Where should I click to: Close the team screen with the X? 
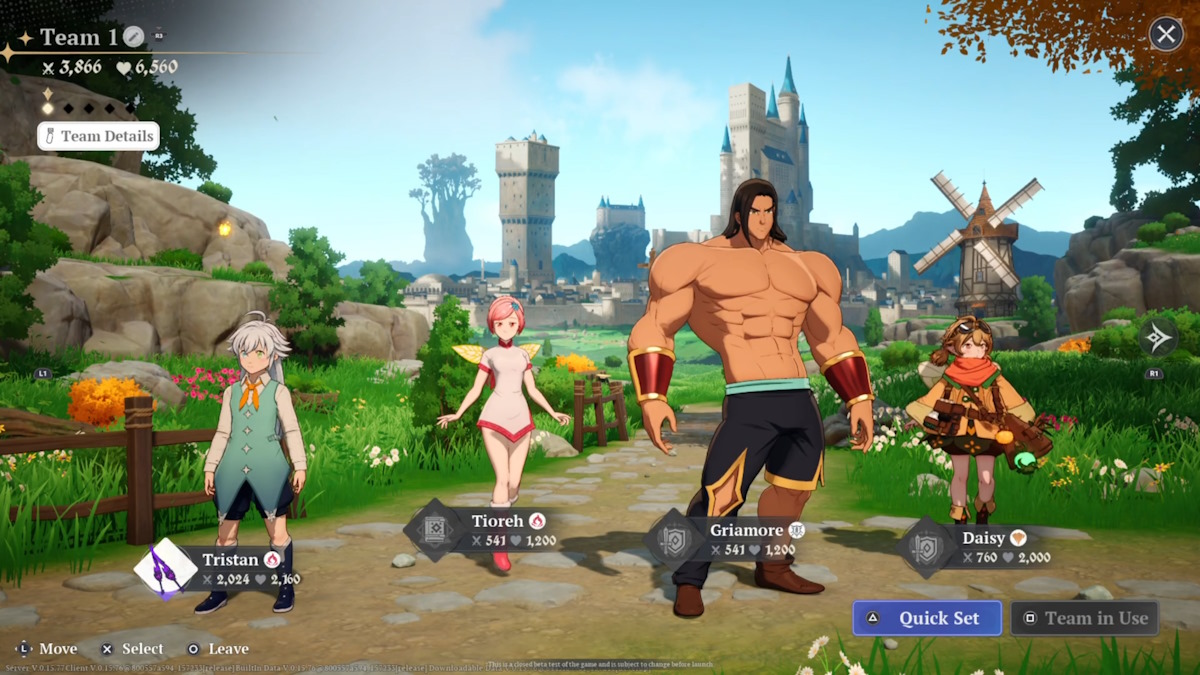(x=1165, y=35)
